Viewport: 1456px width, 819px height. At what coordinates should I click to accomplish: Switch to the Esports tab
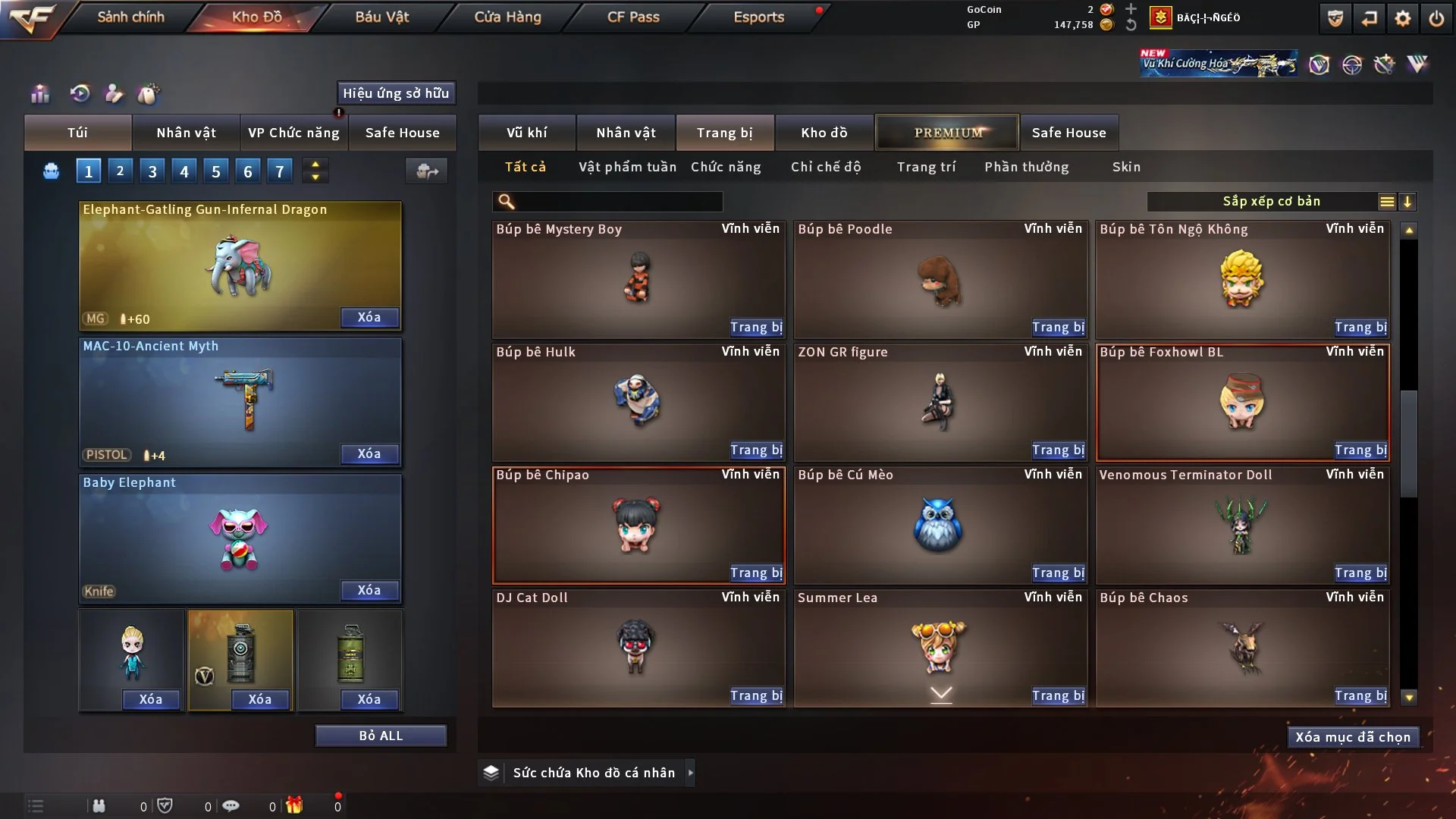click(x=758, y=17)
